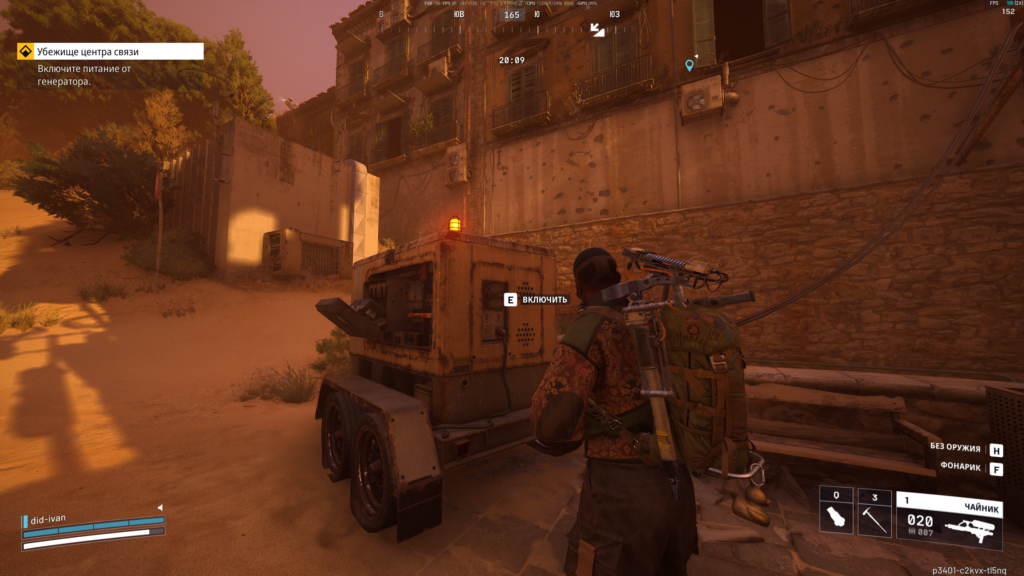Select the bandage consumable slot
This screenshot has height=576, width=1024.
pos(836,513)
